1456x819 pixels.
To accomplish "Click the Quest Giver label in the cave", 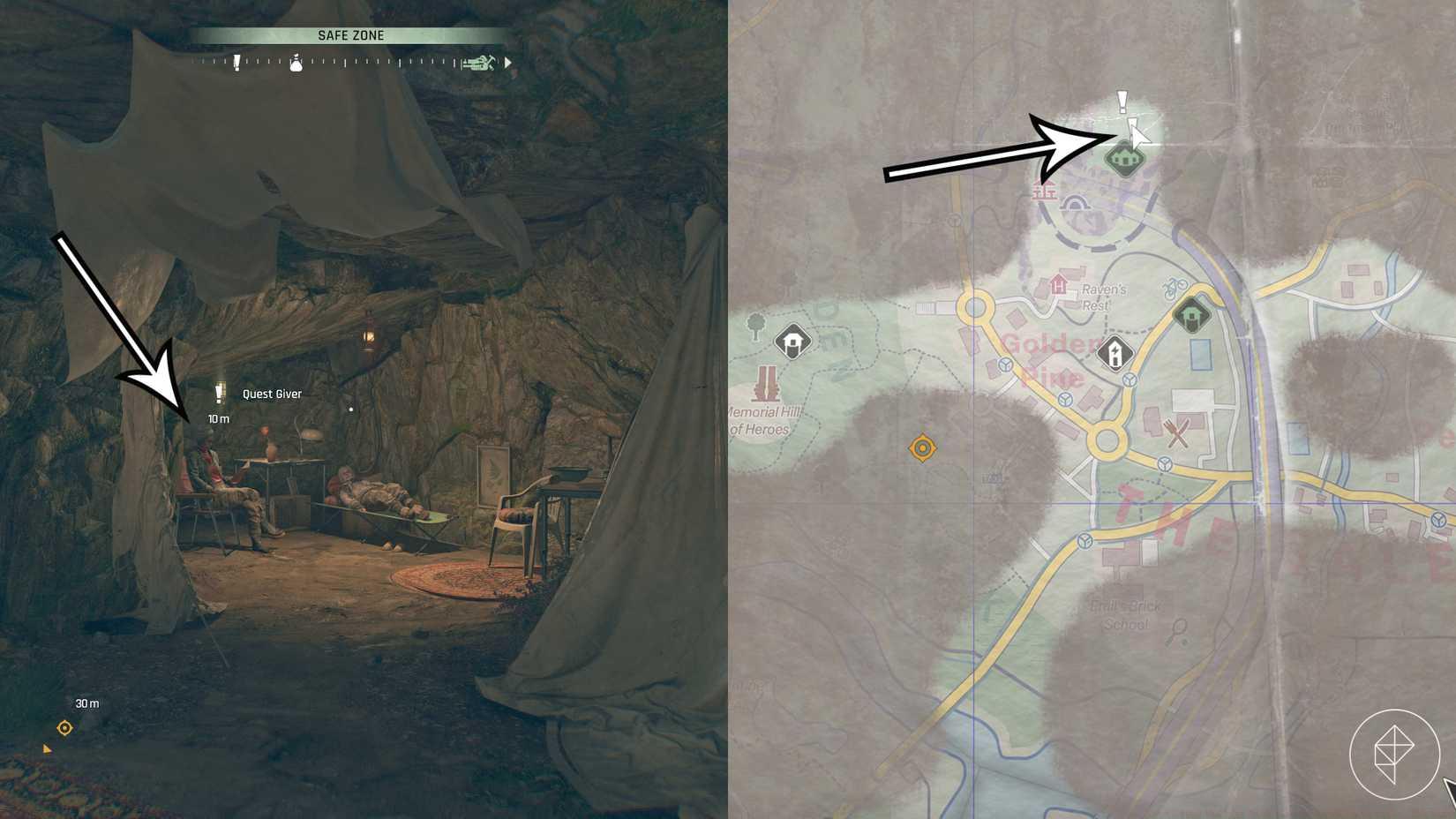I will coord(270,394).
